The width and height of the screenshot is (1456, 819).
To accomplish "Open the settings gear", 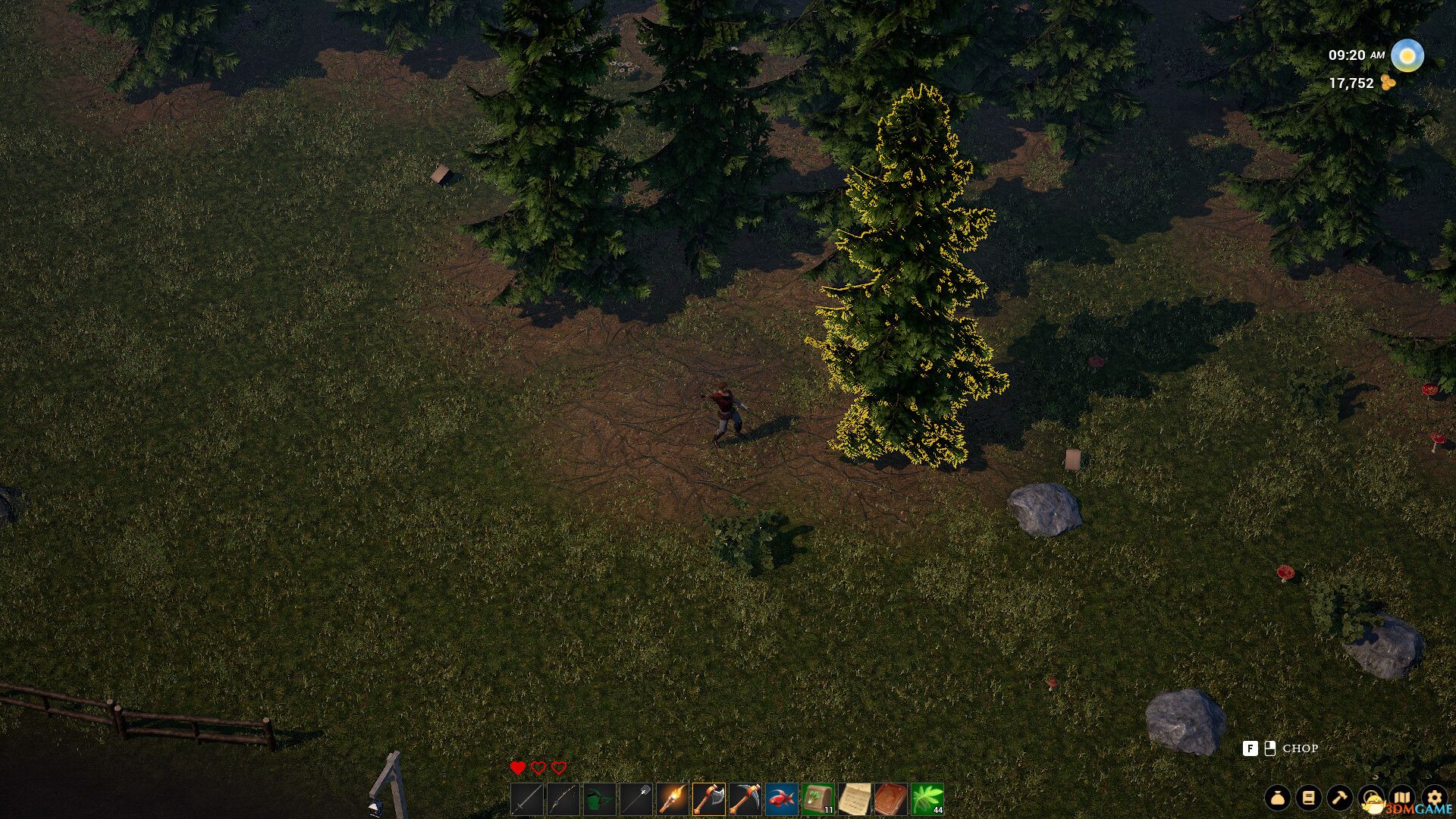I will click(1435, 798).
